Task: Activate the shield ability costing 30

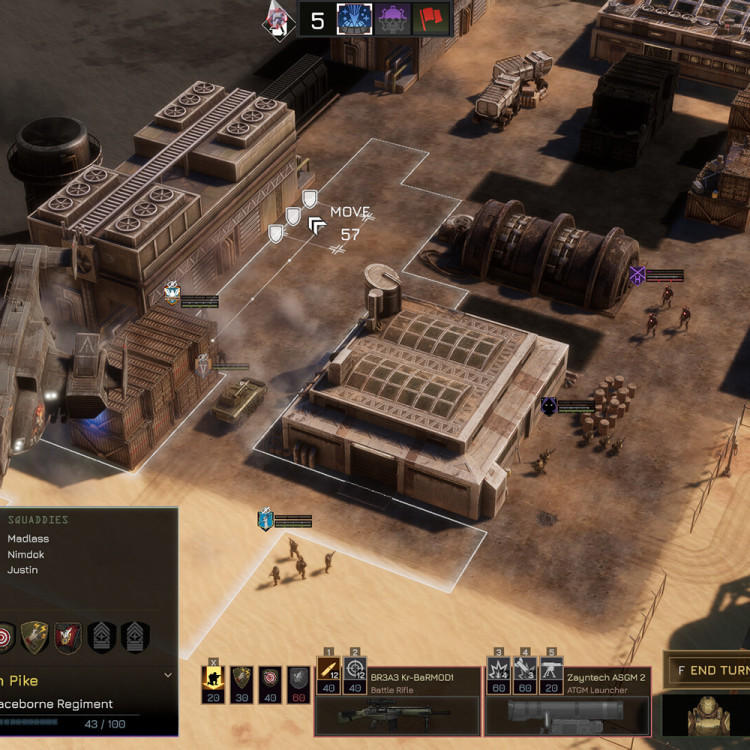Action: pyautogui.click(x=241, y=682)
